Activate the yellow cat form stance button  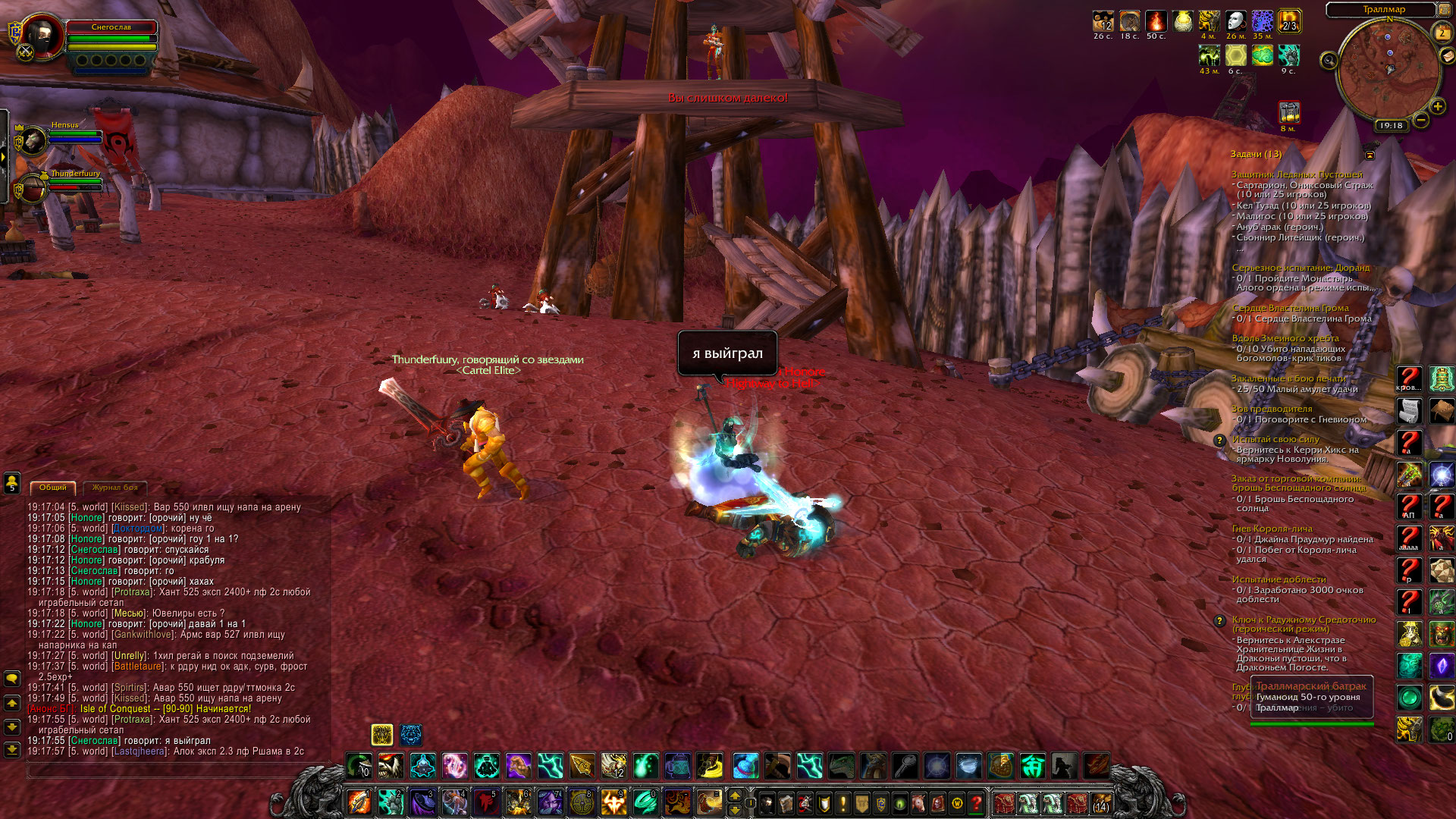(x=382, y=734)
